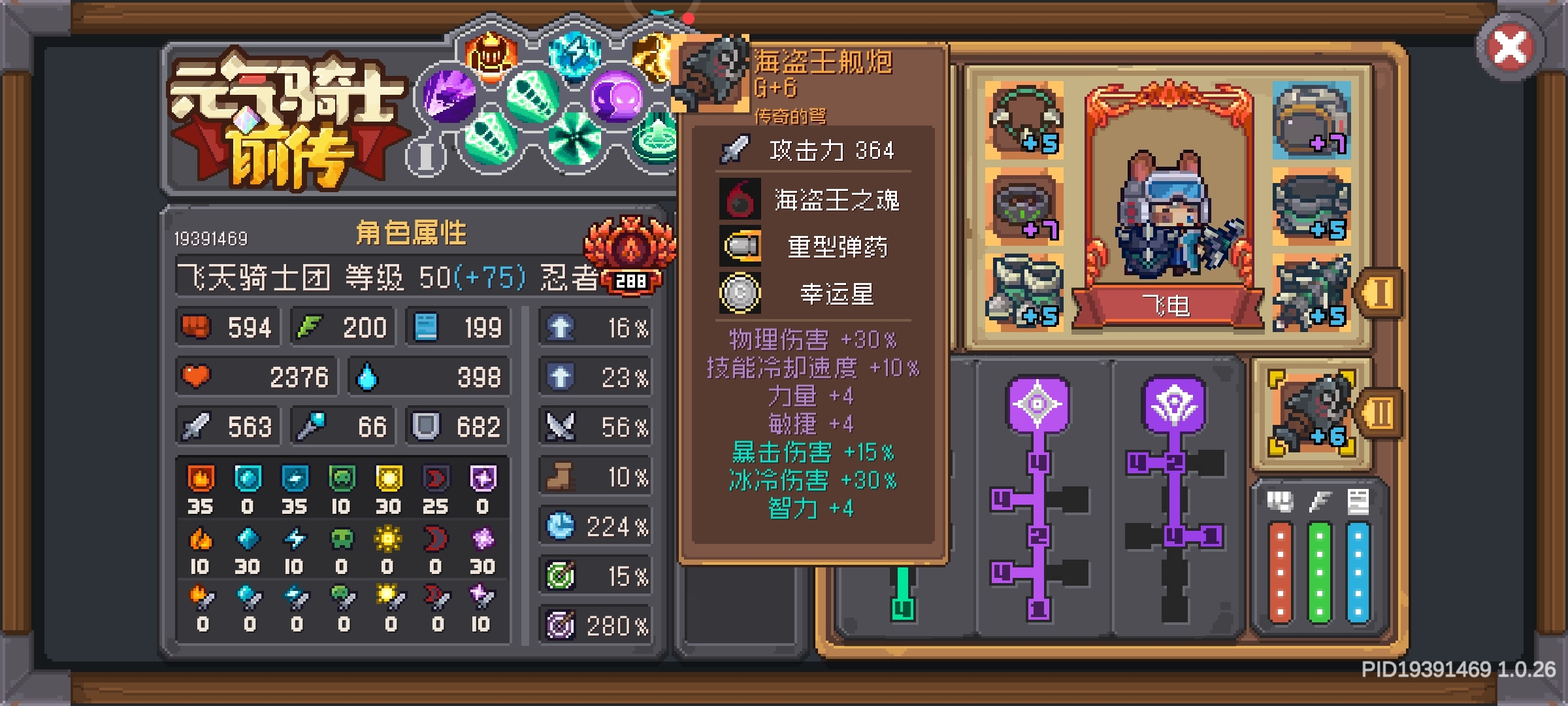Toggle the level 4 node in left talent tree
The height and width of the screenshot is (706, 1568).
[x=1039, y=463]
